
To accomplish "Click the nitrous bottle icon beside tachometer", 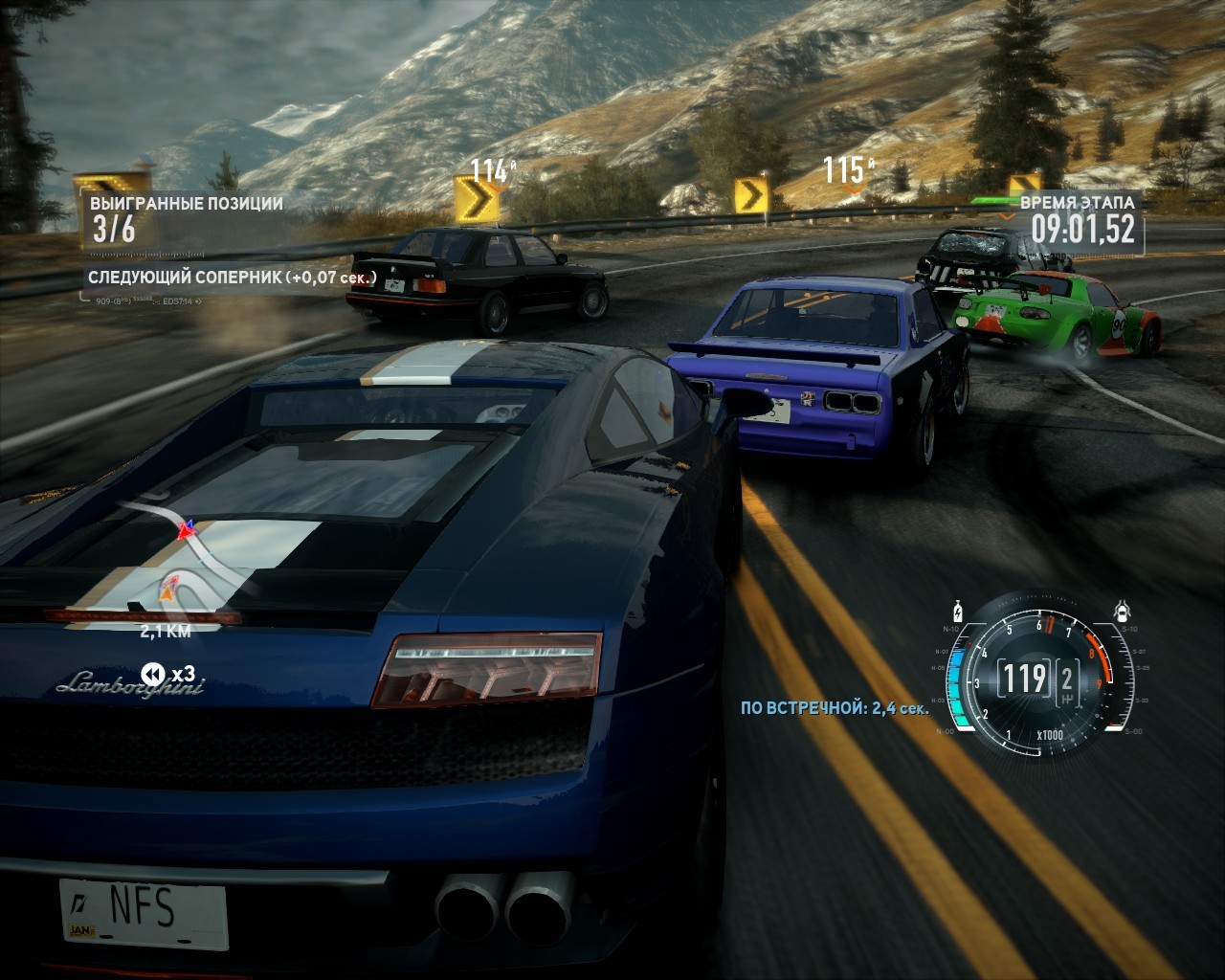I will coord(958,612).
